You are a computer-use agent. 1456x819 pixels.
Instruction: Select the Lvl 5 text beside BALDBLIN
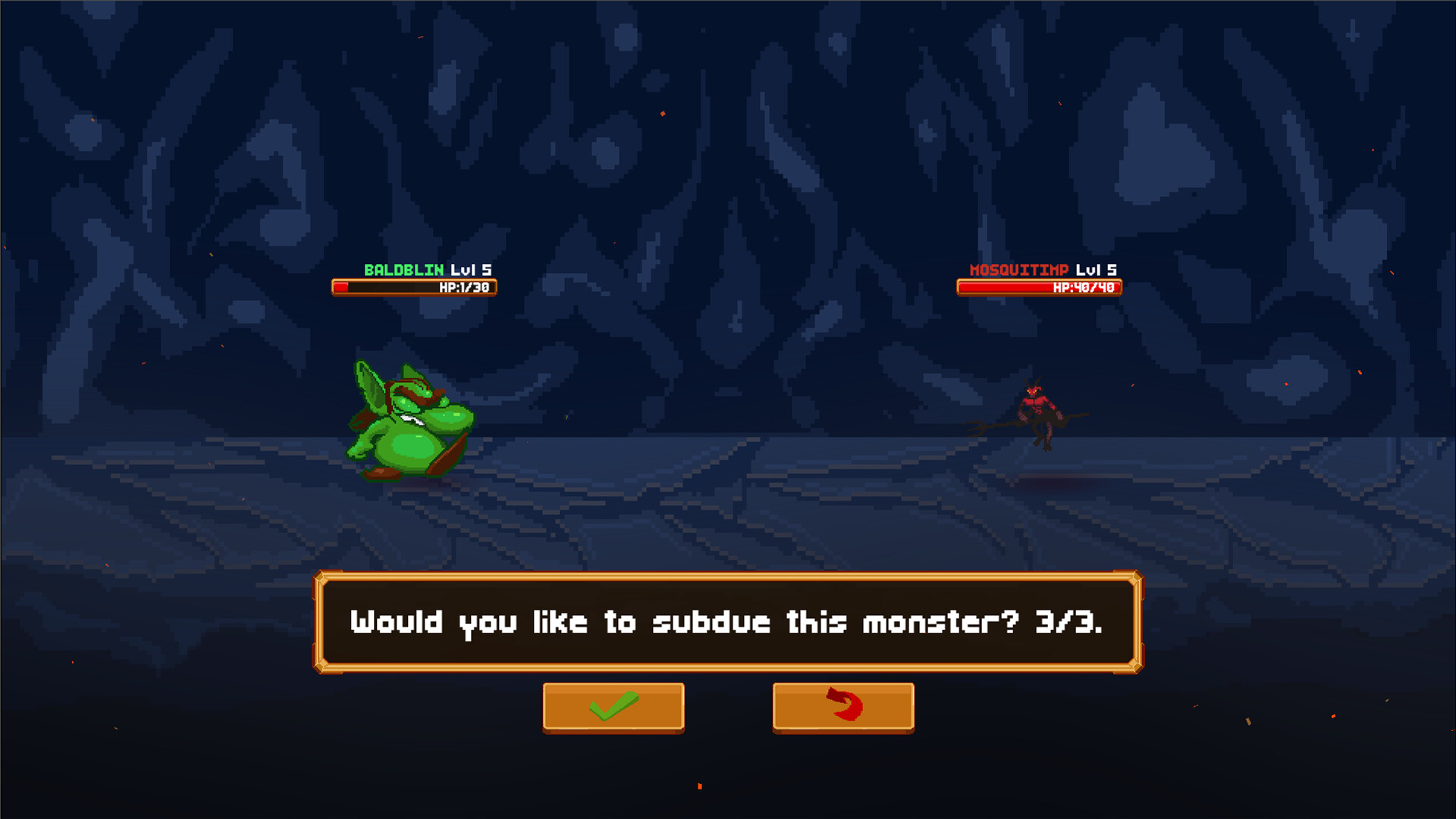pos(470,268)
